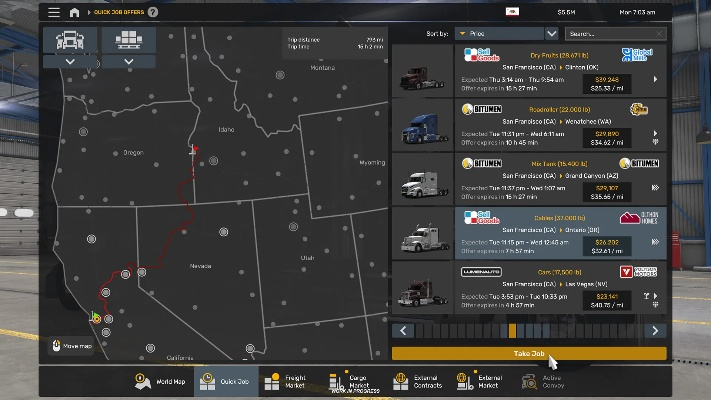Switch to the Freight Market tab
Screen dimensions: 711x400
(285, 381)
